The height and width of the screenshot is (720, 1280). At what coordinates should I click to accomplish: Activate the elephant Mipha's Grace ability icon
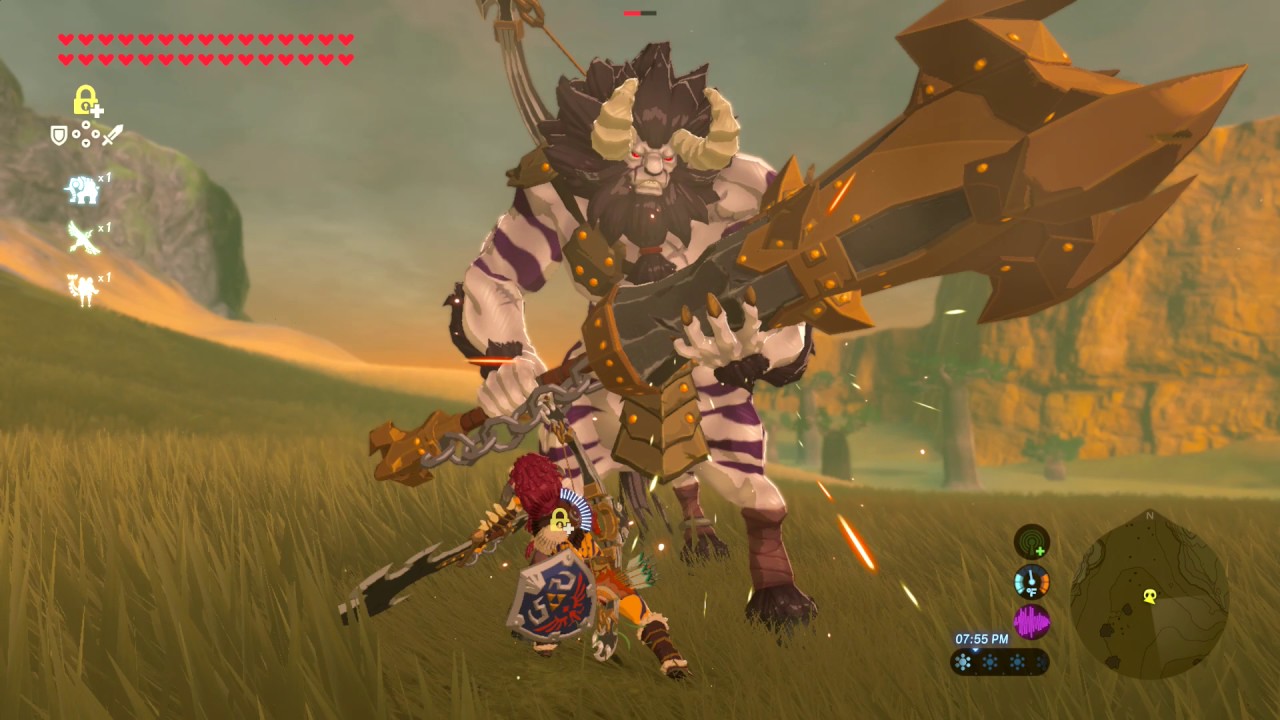pyautogui.click(x=82, y=189)
